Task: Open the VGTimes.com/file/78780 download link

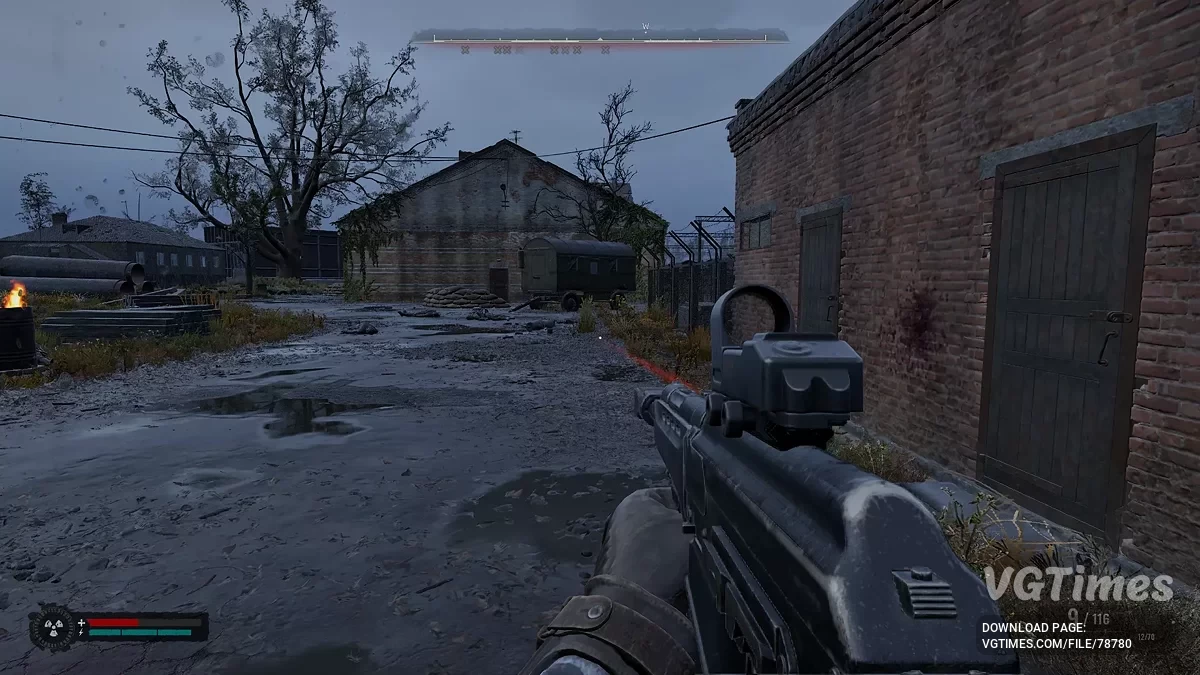Action: click(x=1057, y=643)
